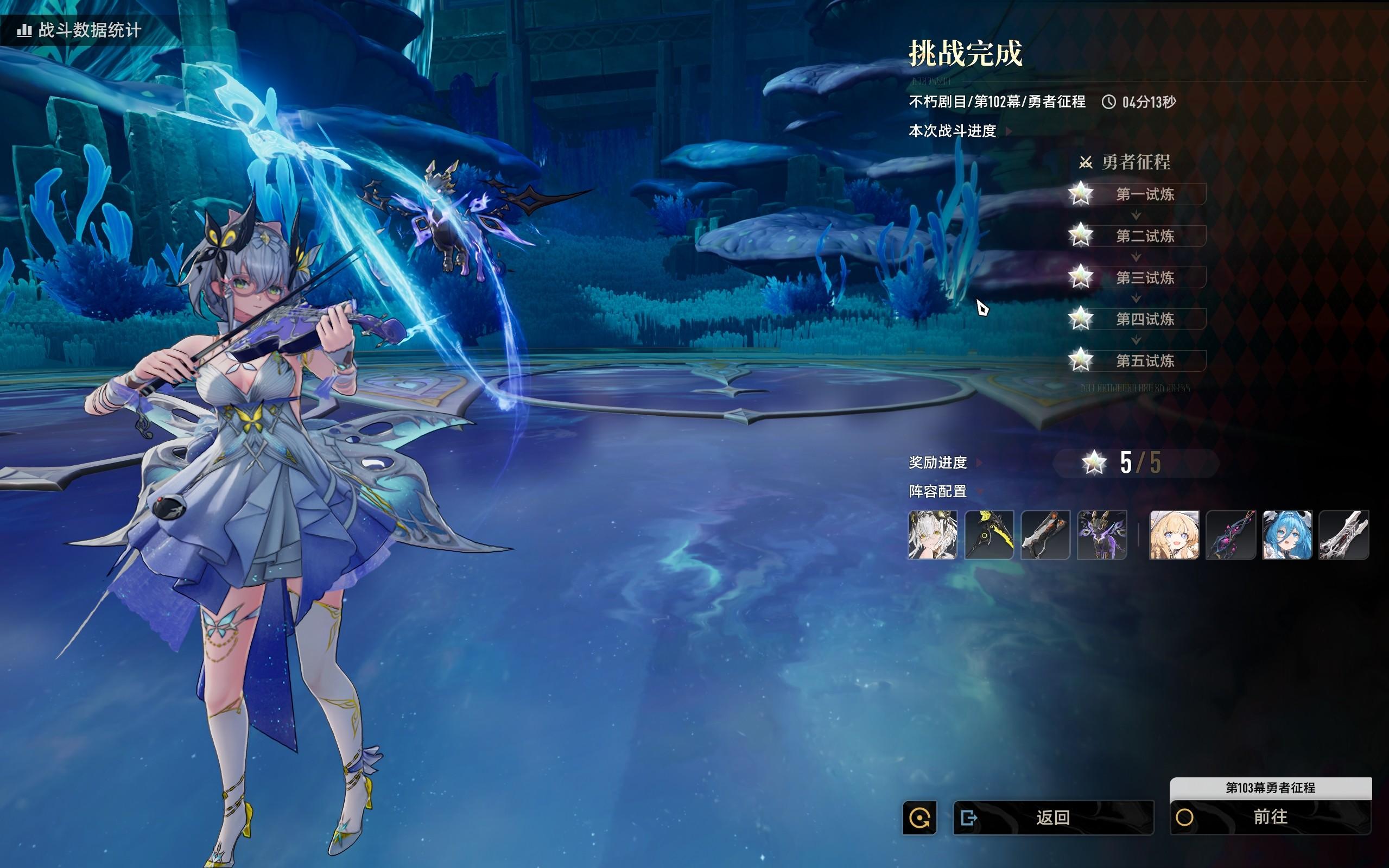This screenshot has height=868, width=1389.
Task: Select the blonde girl character portrait
Action: point(1175,535)
